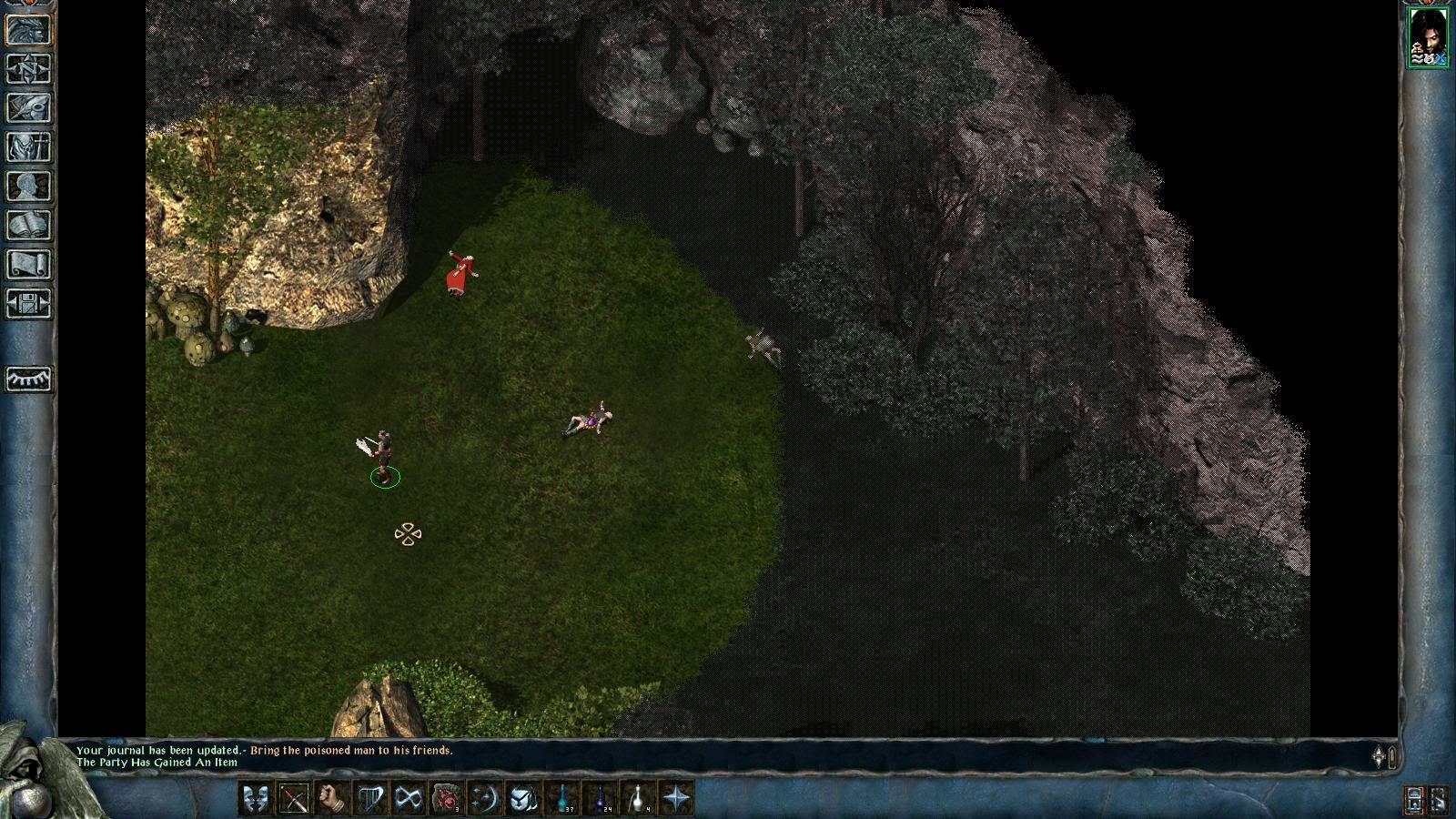1456x819 pixels.
Task: Open the moon and stars spell menu
Action: 485,799
